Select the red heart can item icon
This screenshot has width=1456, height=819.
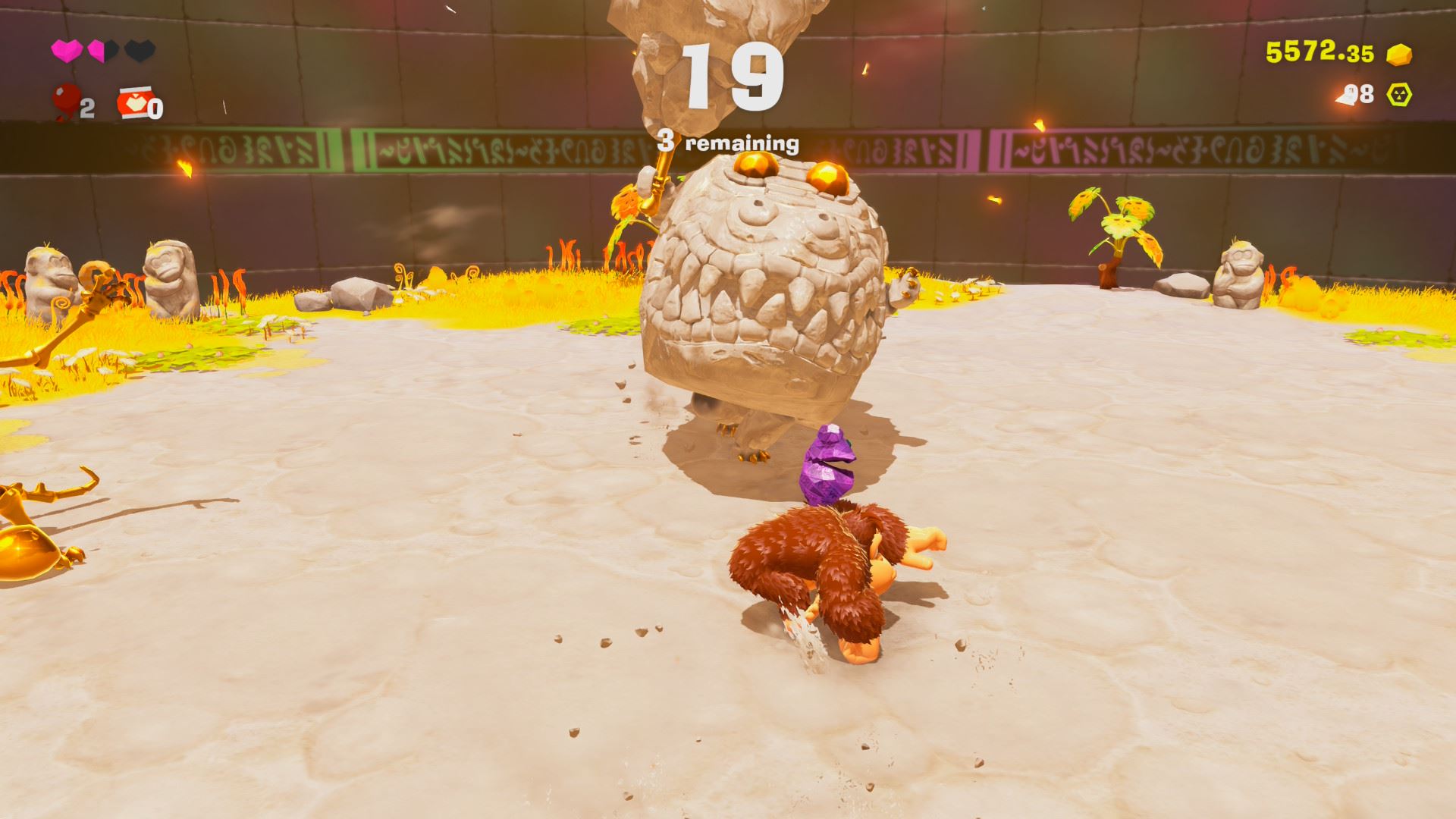tap(133, 104)
